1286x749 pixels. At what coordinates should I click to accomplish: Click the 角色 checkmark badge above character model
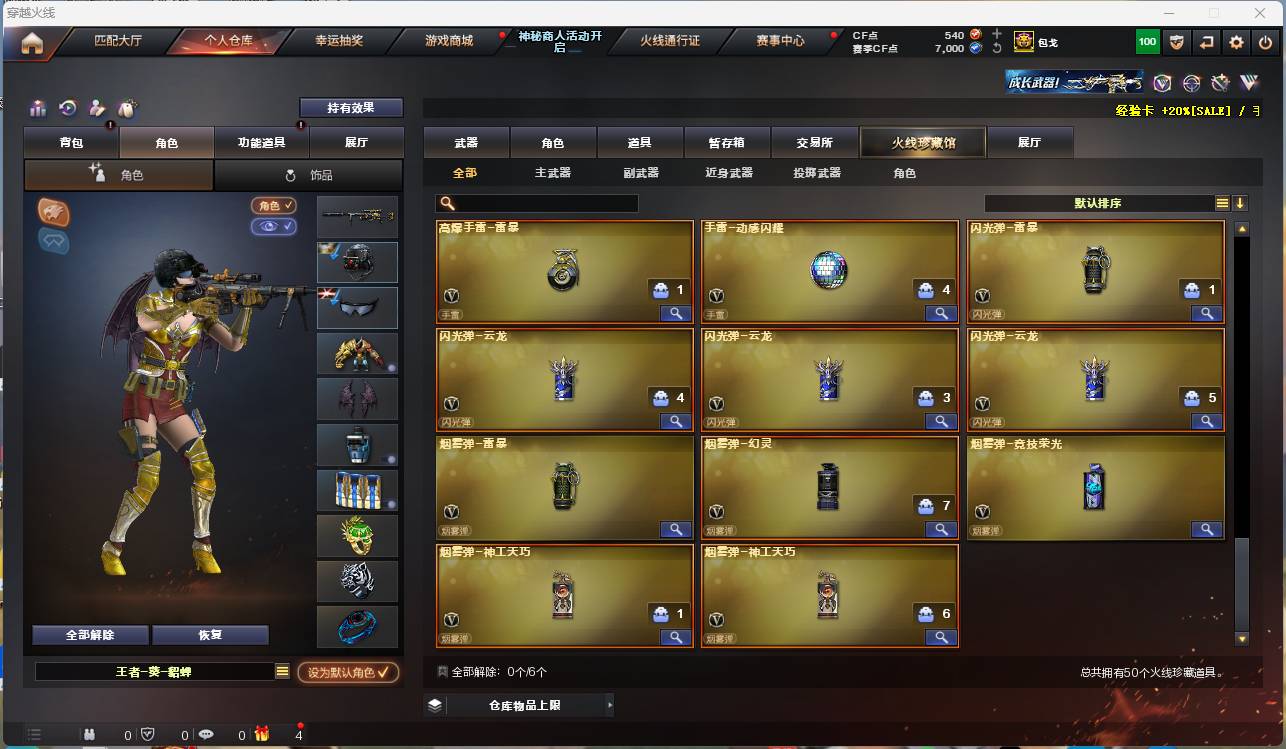click(273, 206)
